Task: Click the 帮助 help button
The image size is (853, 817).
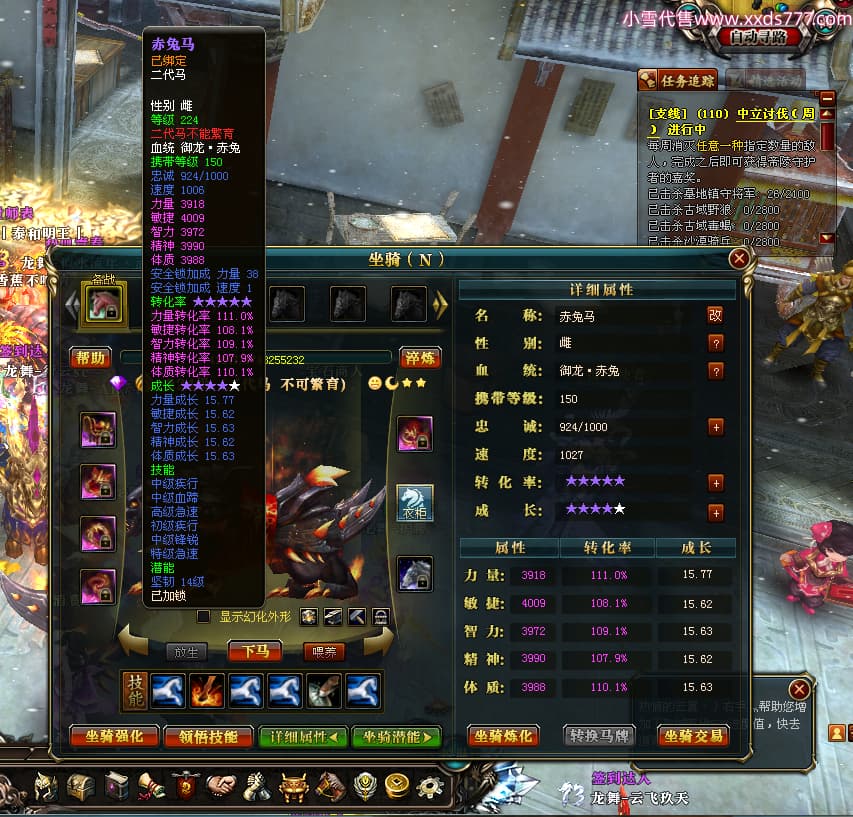Action: click(91, 357)
